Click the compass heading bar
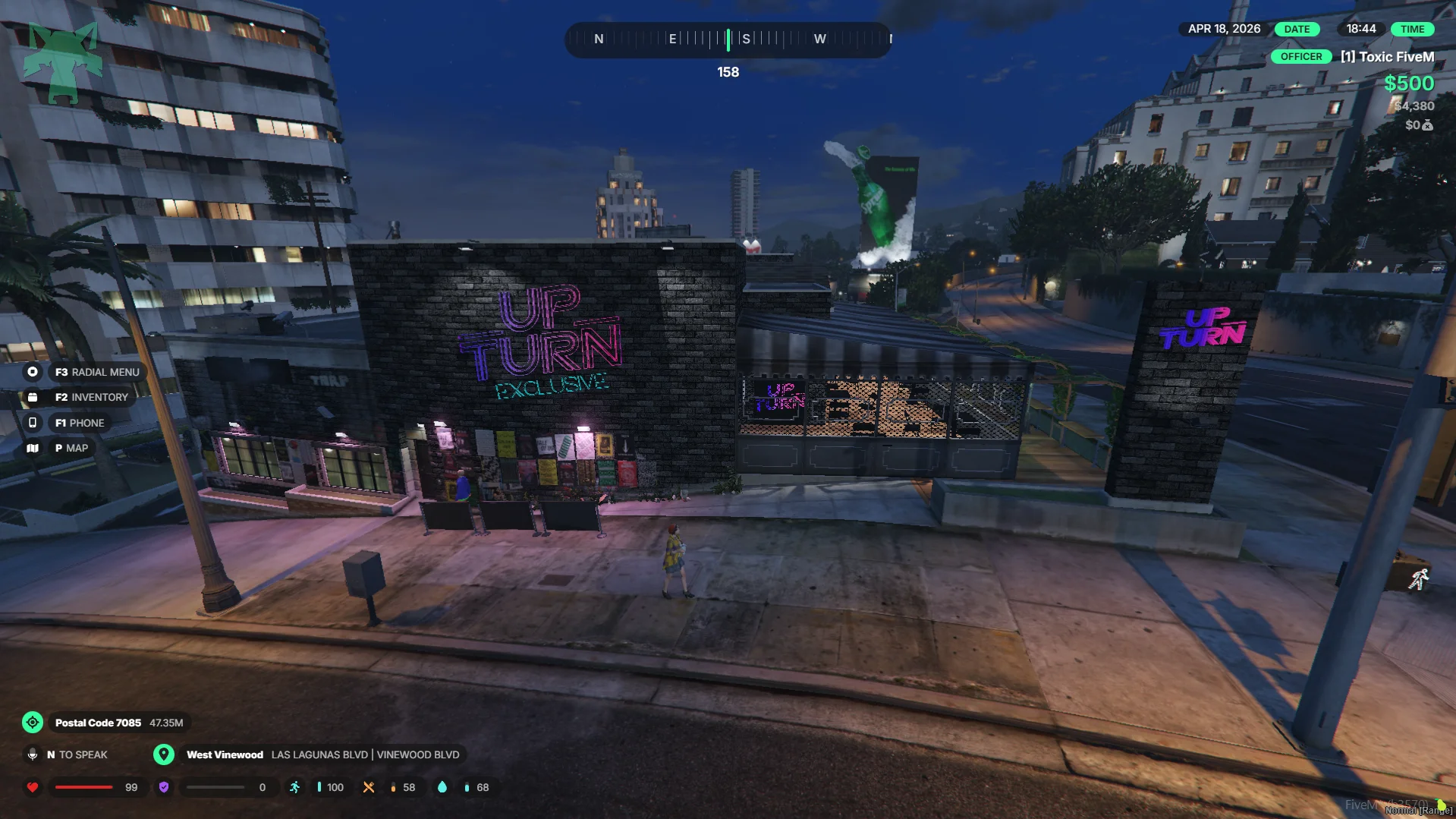 [x=728, y=39]
